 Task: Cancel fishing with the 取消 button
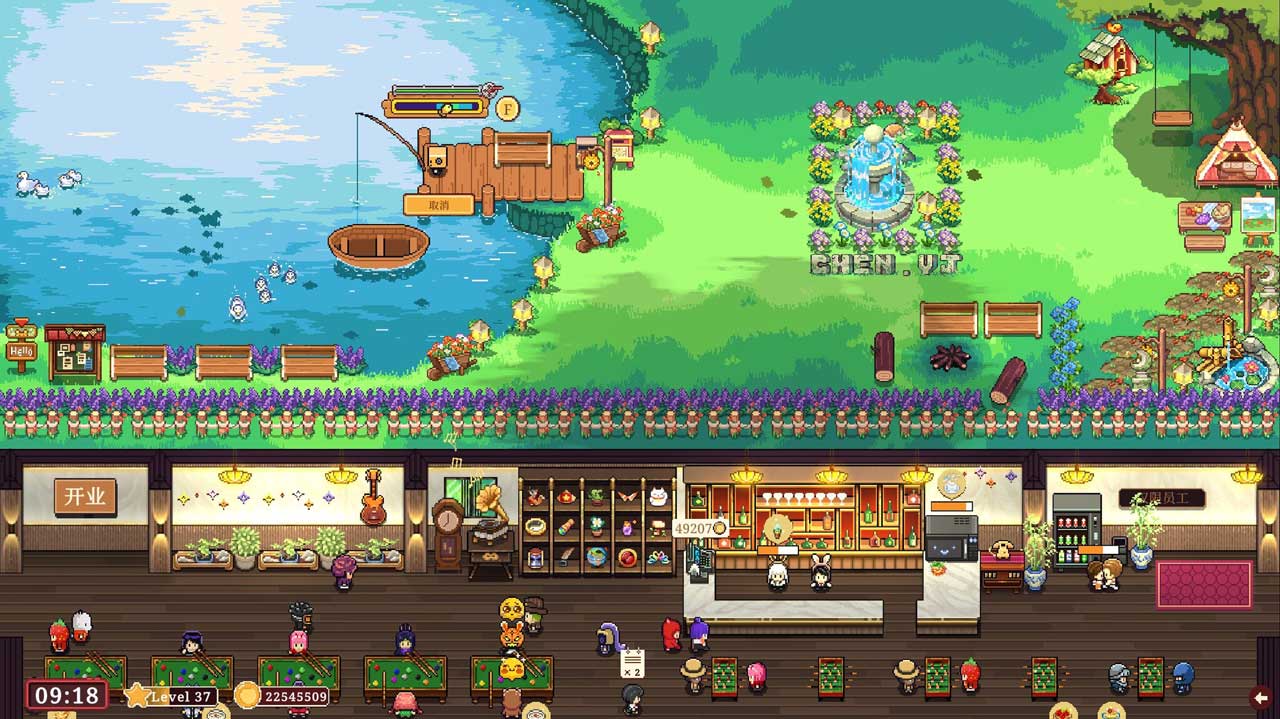[x=438, y=205]
